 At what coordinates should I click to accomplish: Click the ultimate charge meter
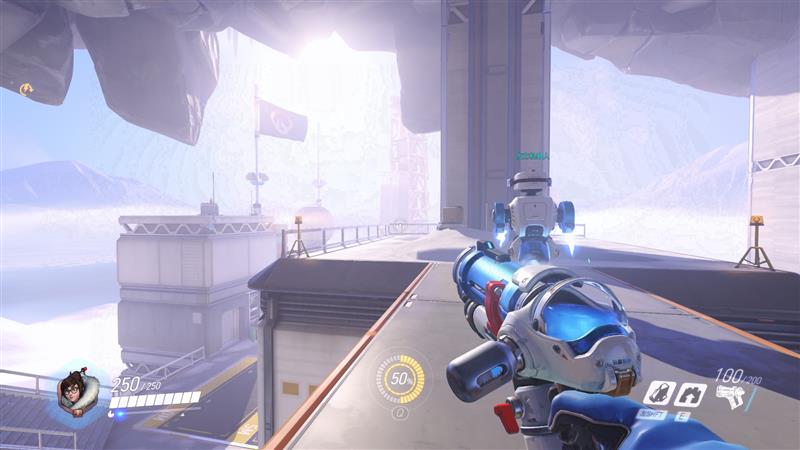400,380
